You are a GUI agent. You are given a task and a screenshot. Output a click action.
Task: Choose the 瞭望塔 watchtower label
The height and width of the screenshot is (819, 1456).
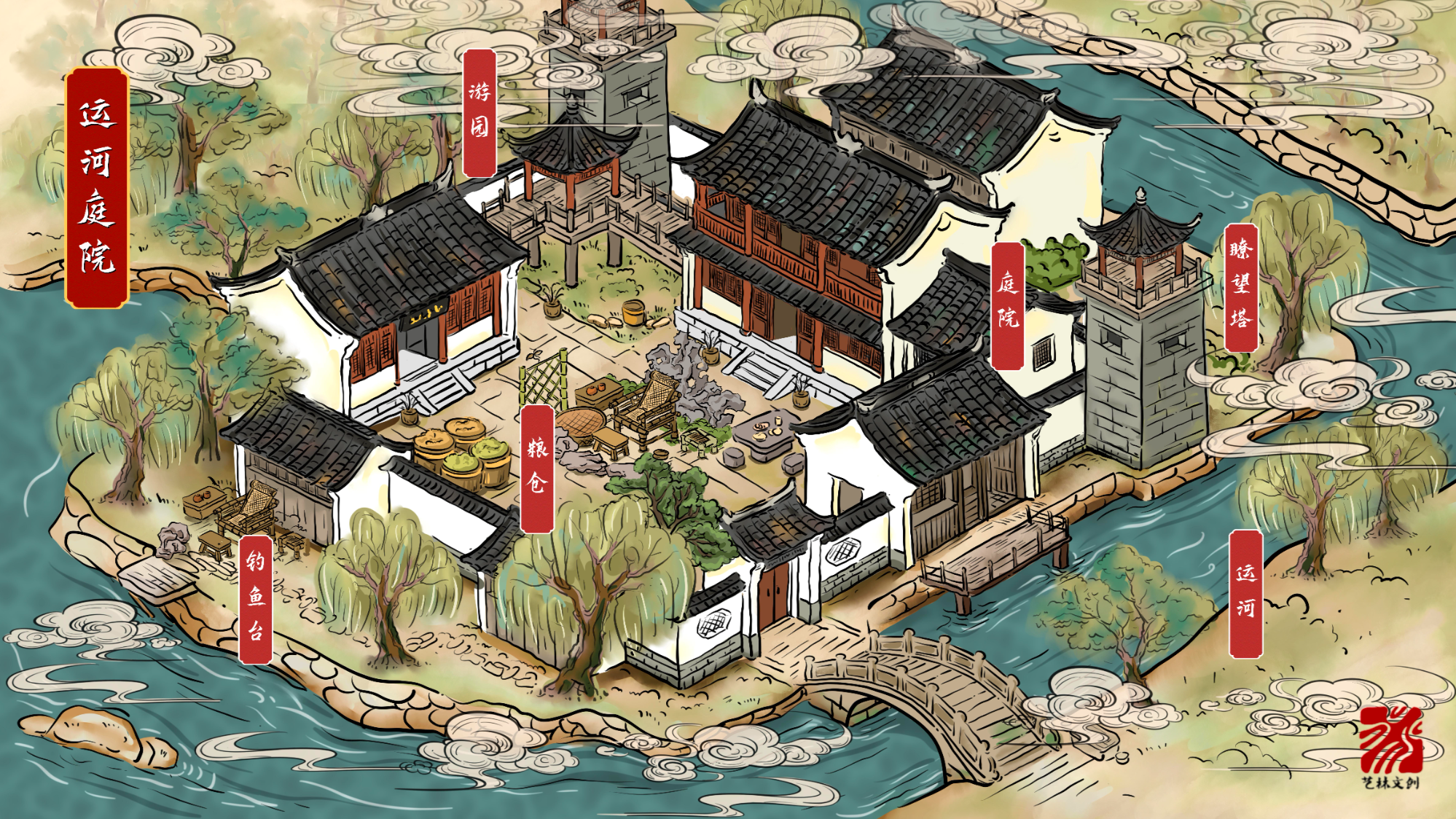click(1241, 288)
